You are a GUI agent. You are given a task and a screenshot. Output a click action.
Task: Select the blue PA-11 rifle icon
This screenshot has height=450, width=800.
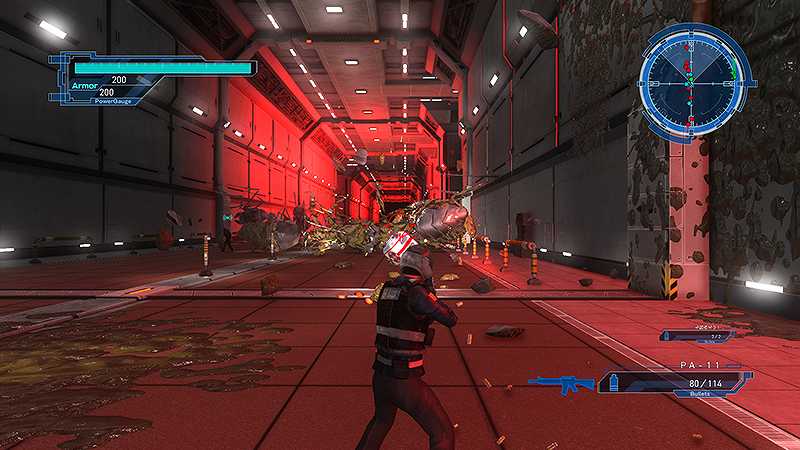(x=561, y=384)
